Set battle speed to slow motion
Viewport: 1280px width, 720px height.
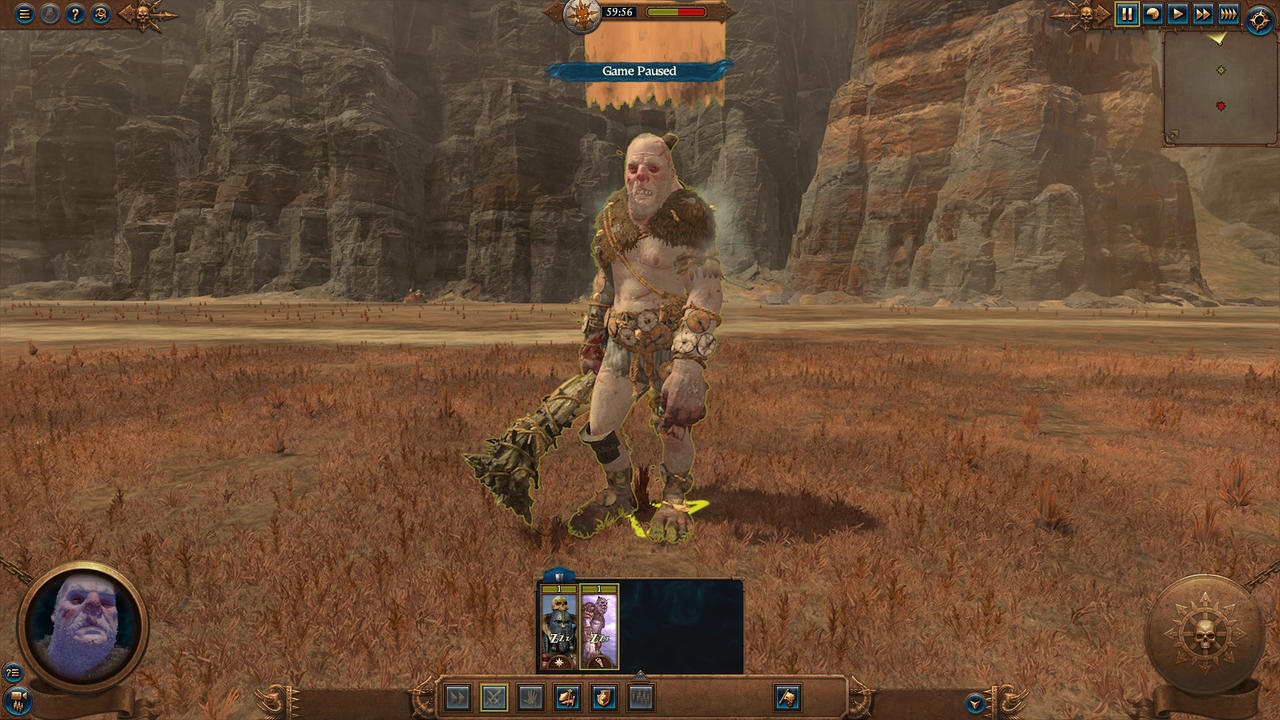(1152, 15)
